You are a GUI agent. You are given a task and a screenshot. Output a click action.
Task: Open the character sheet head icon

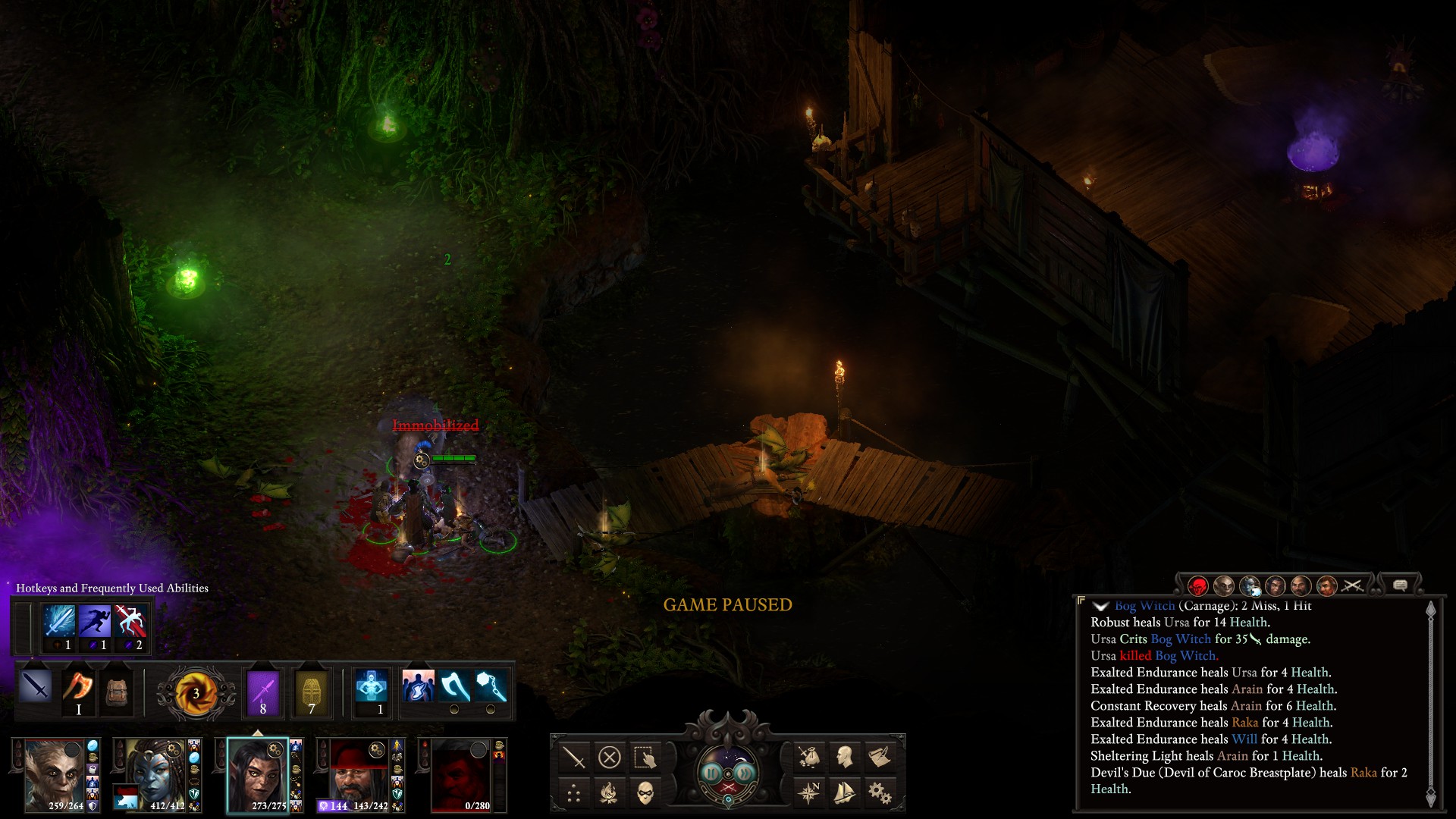pyautogui.click(x=844, y=757)
